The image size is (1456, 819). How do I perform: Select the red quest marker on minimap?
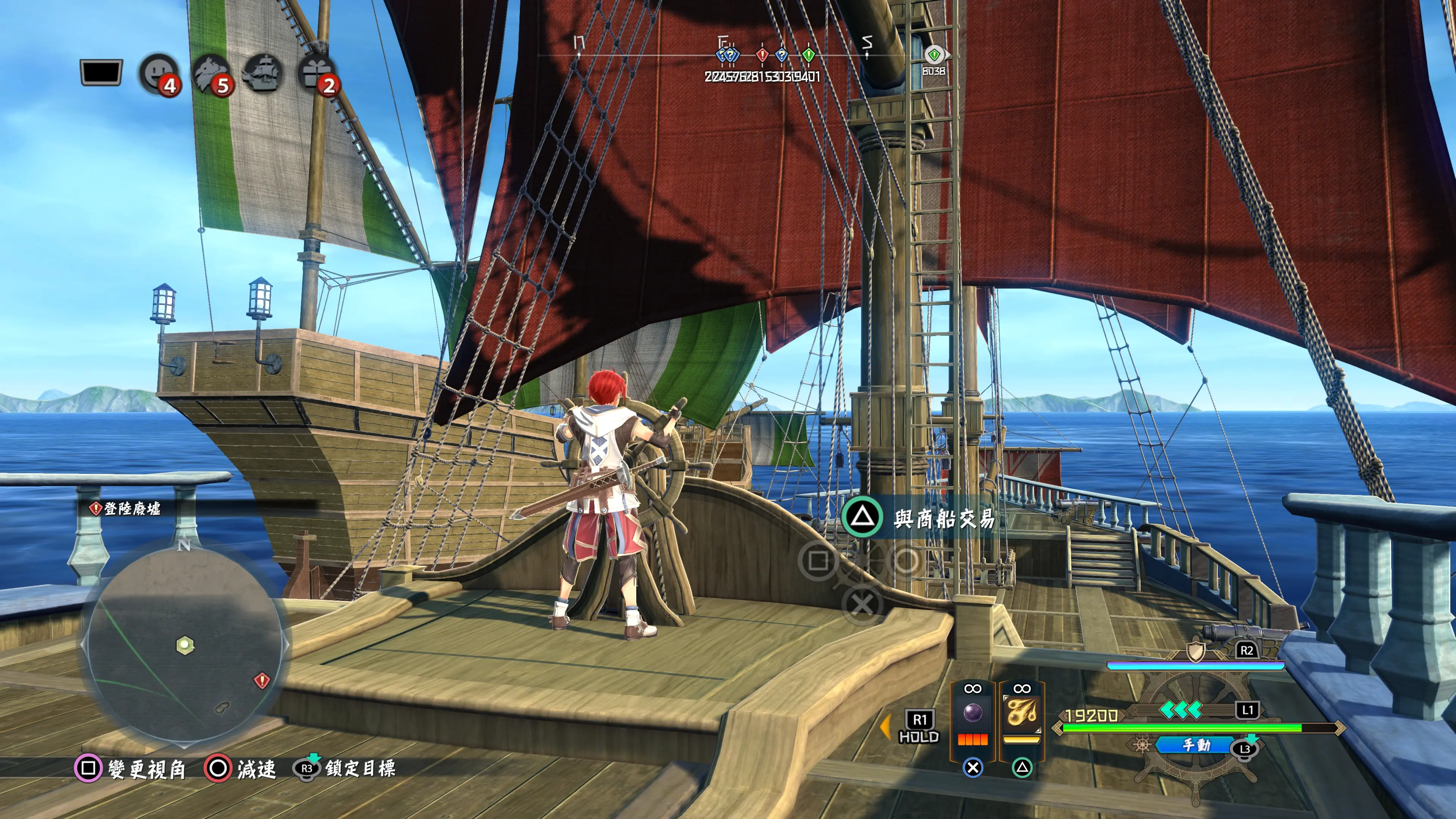(x=261, y=680)
